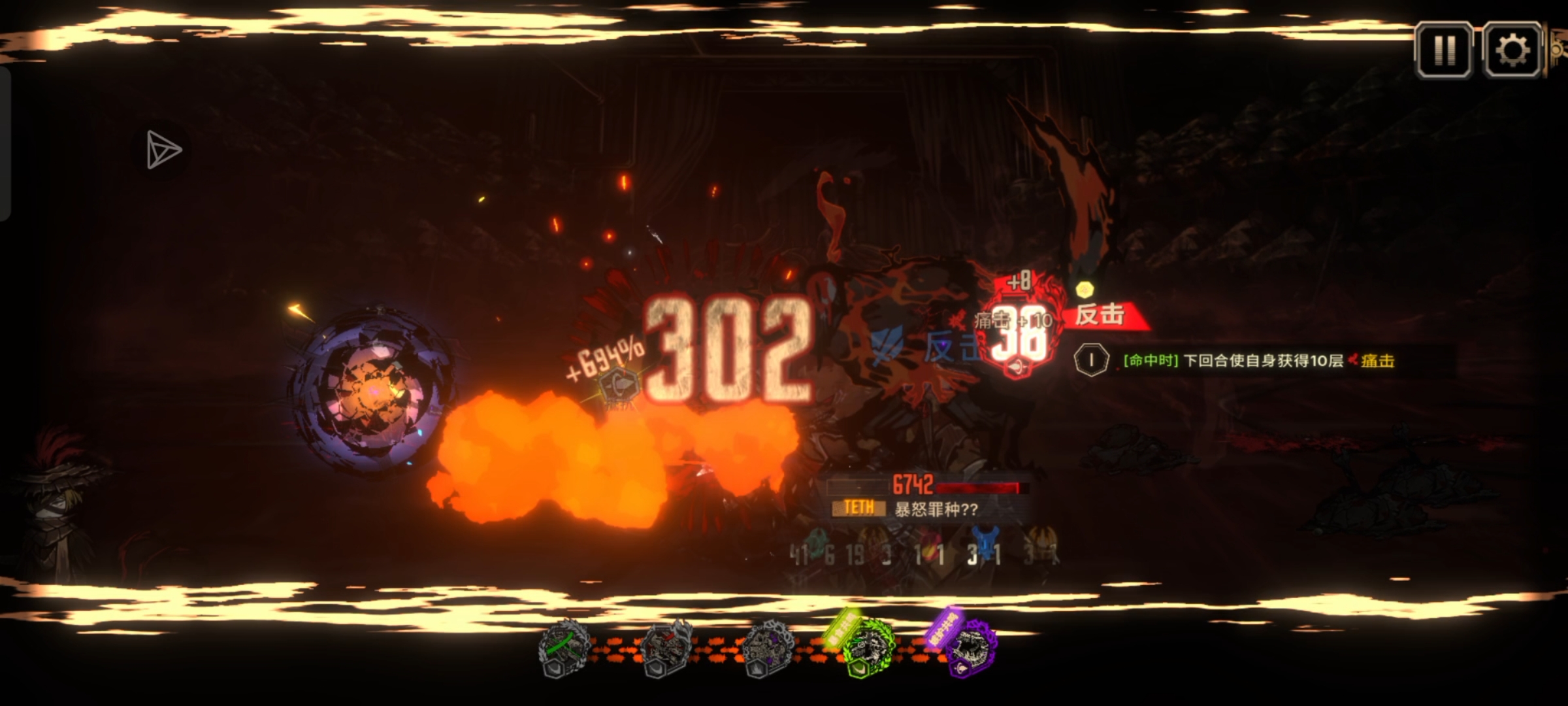The image size is (1568, 706).
Task: Tap the translucent triangle arrow overlay icon
Action: (x=163, y=150)
